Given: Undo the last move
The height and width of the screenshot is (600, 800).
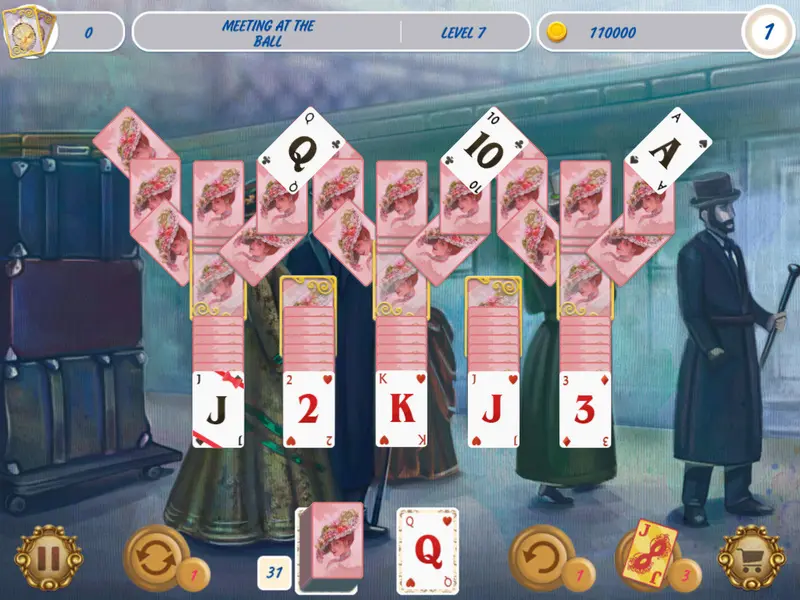Looking at the screenshot, I should click(541, 557).
